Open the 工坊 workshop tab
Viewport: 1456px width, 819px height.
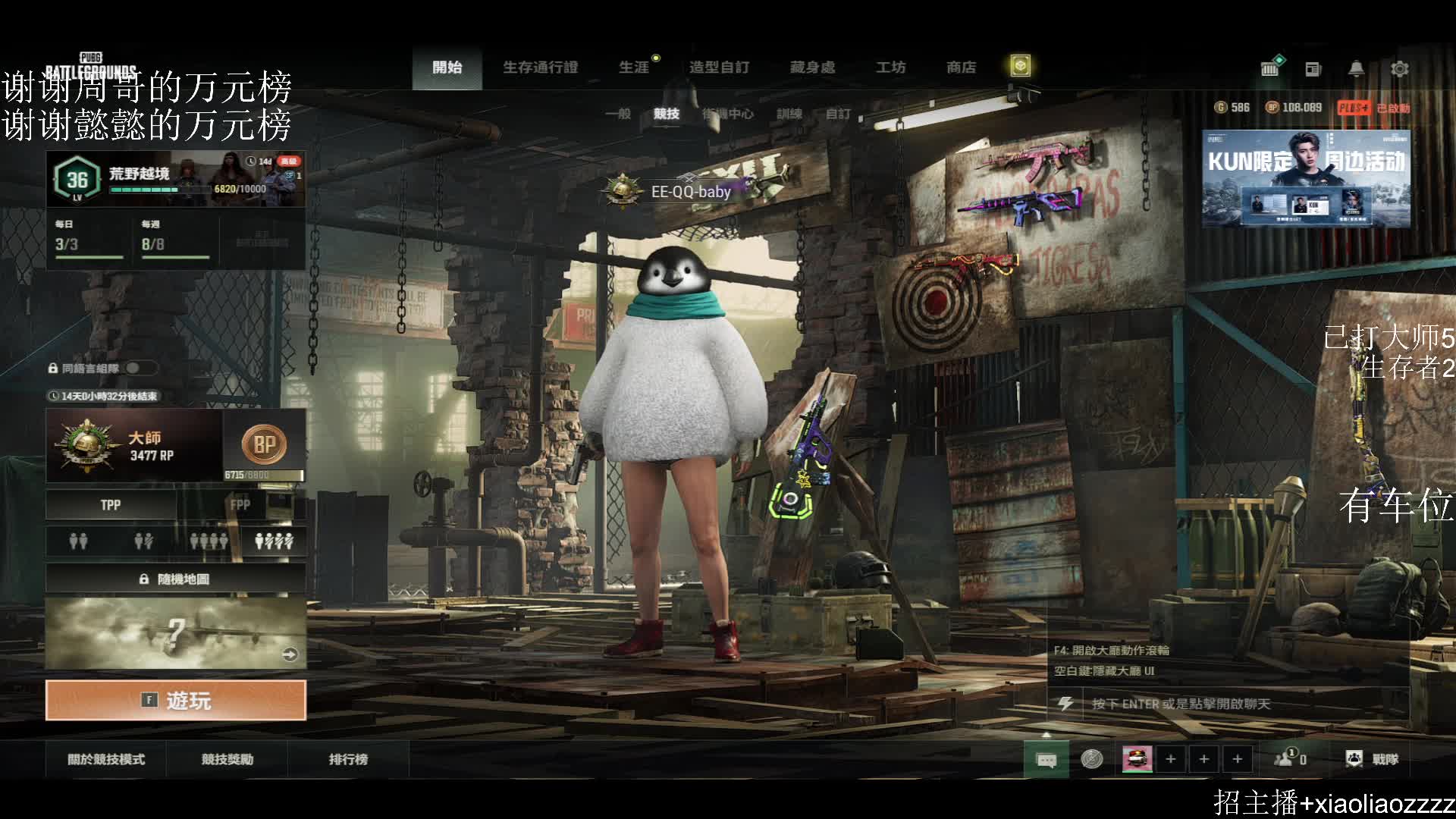click(x=890, y=67)
